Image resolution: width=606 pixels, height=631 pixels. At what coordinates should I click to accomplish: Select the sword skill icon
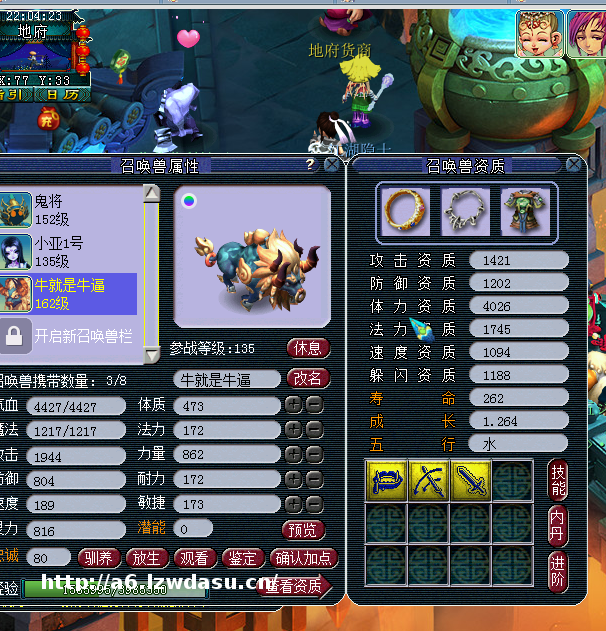coord(472,479)
